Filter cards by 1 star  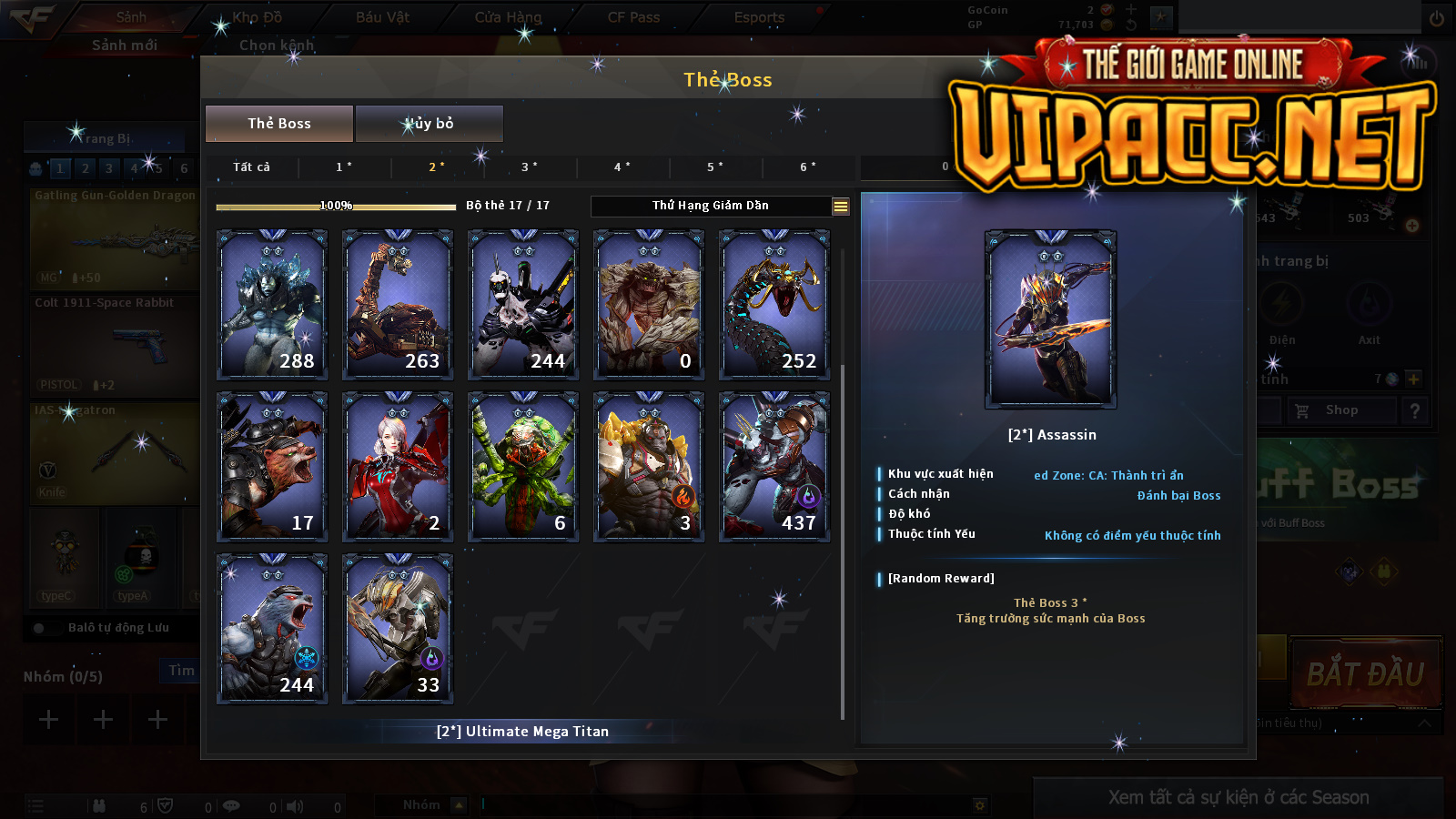coord(344,167)
